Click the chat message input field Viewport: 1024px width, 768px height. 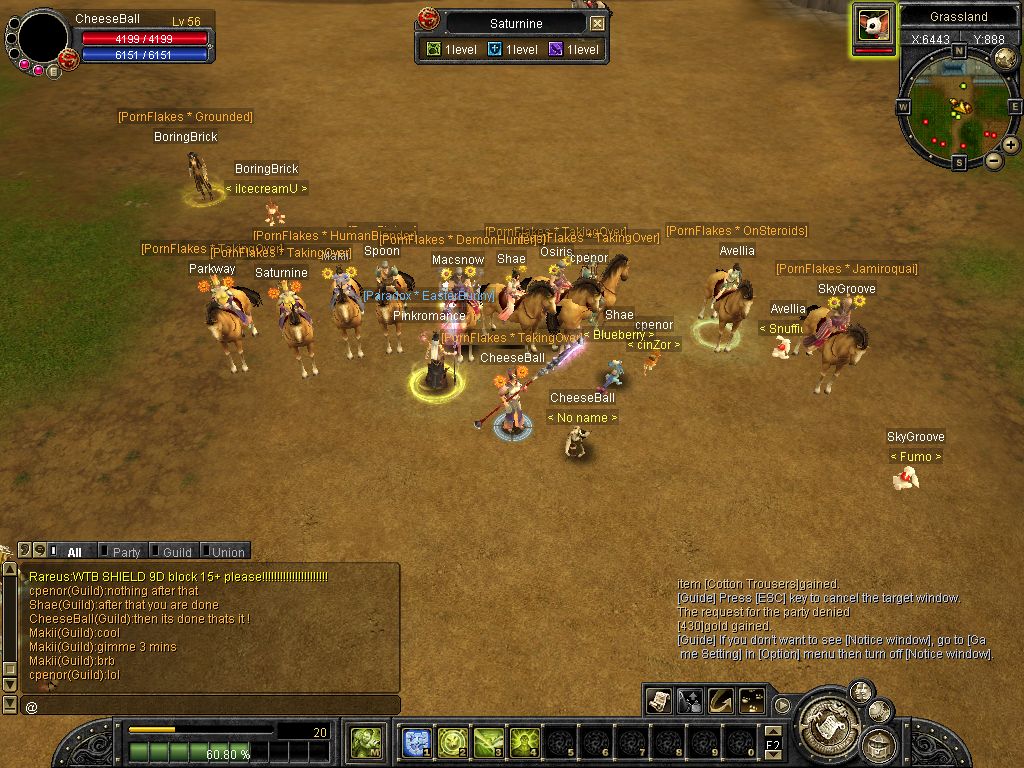(x=210, y=706)
